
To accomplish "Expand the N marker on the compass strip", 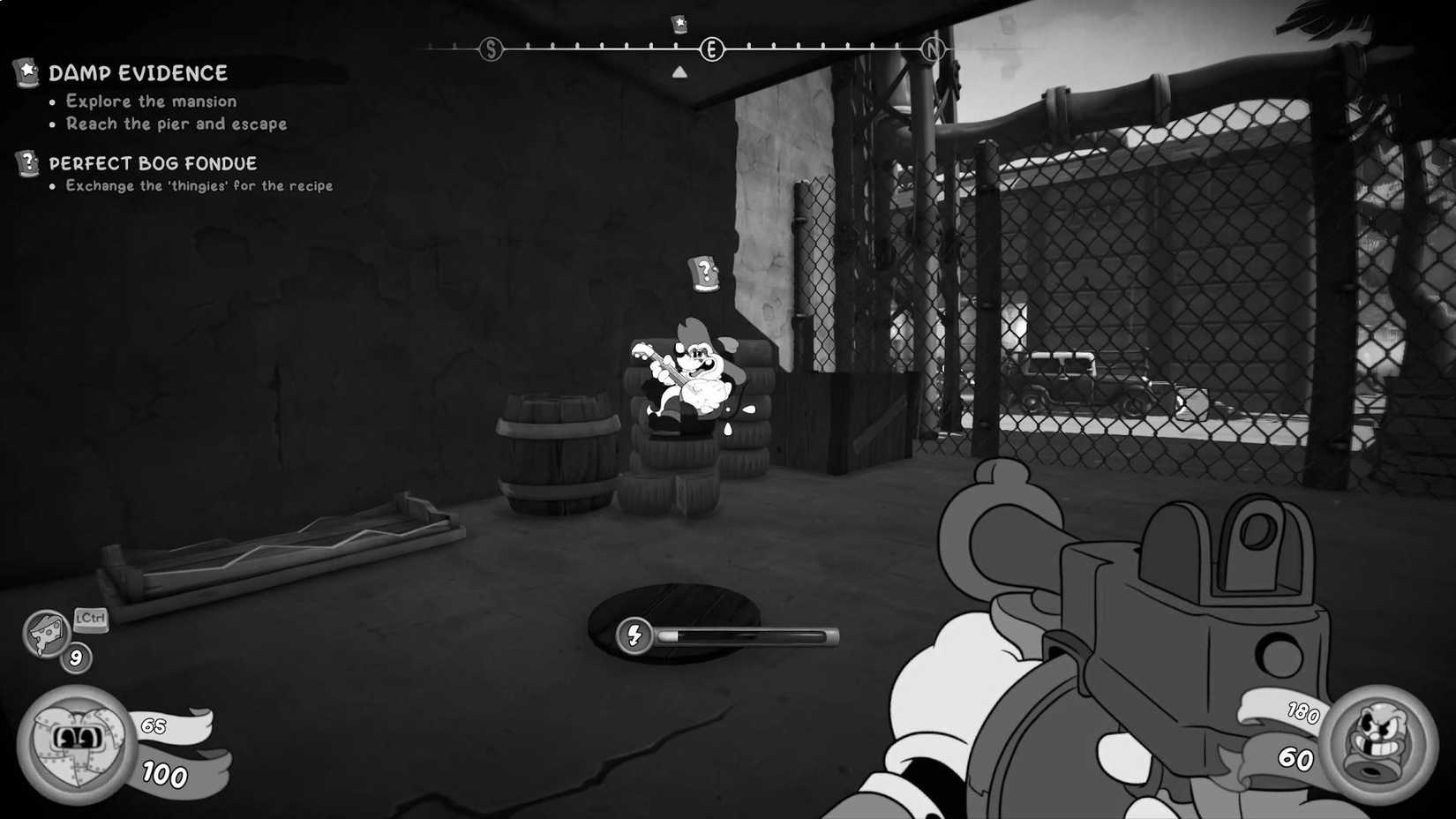I will 933,49.
